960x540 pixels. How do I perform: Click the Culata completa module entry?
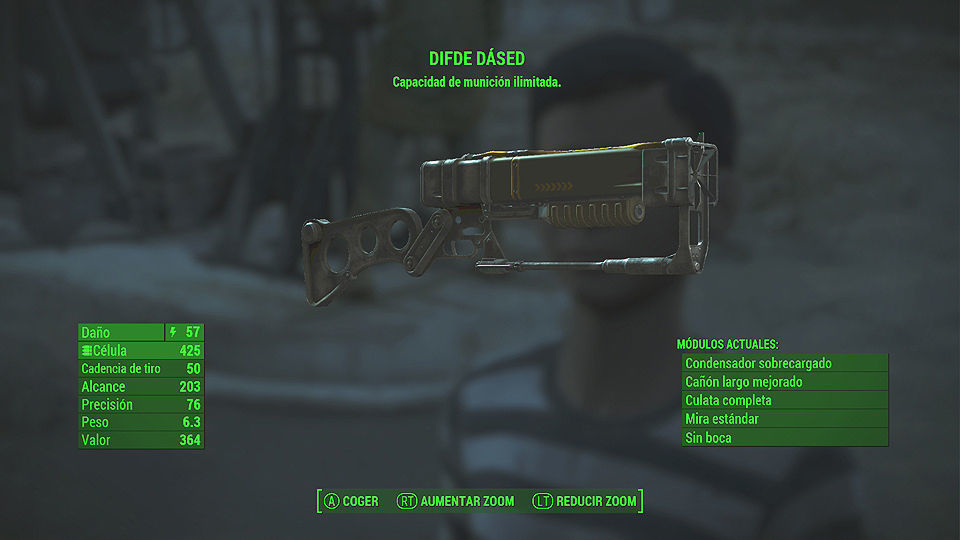tap(784, 400)
